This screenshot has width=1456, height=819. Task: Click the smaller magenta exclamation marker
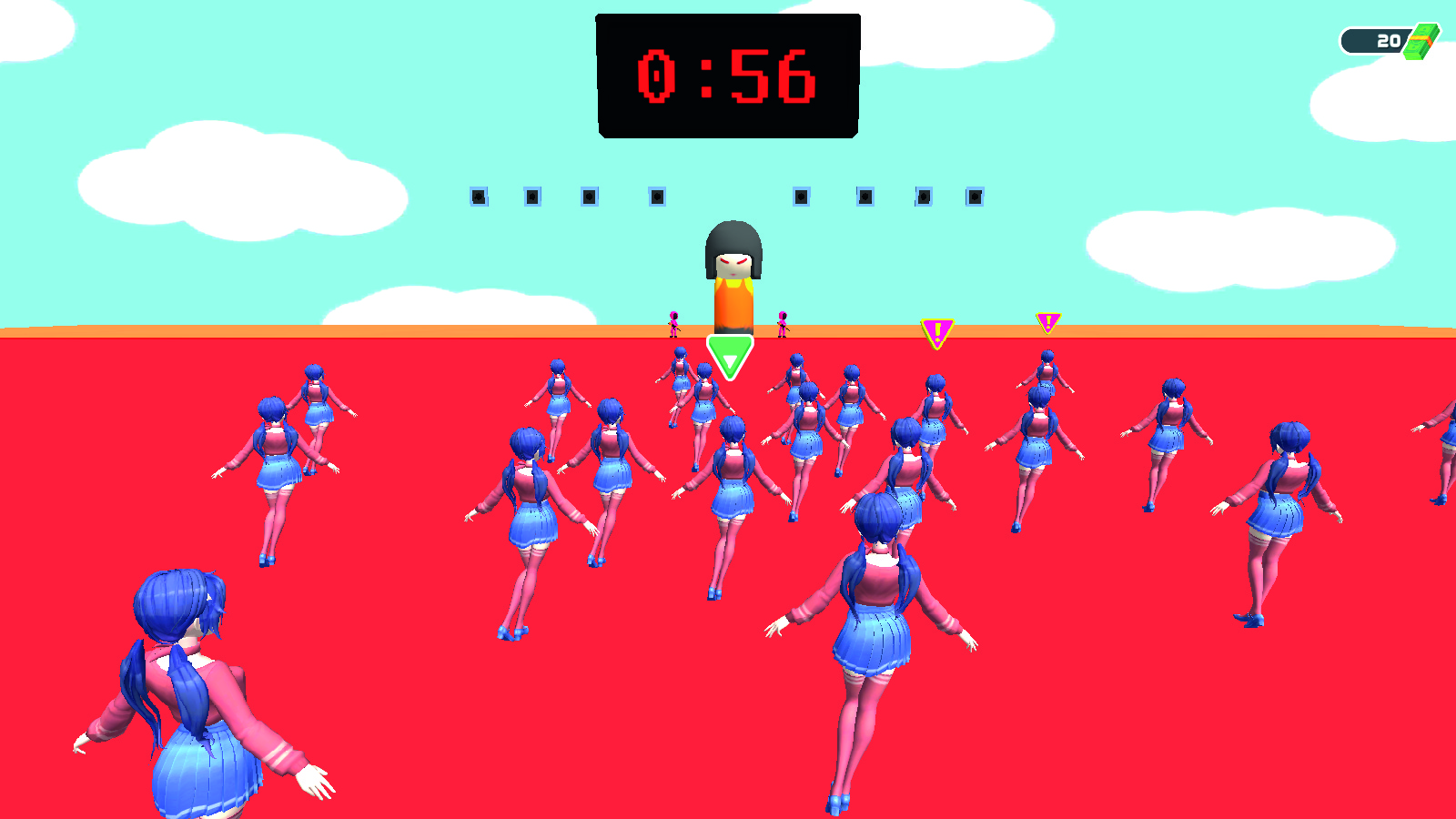1047,323
